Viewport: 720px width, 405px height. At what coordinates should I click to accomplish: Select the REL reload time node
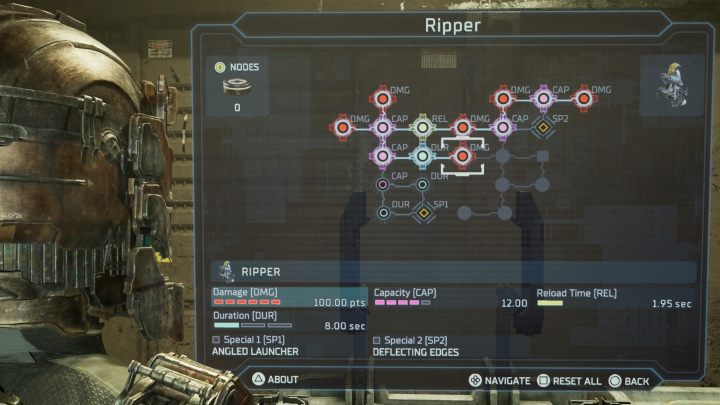point(422,127)
